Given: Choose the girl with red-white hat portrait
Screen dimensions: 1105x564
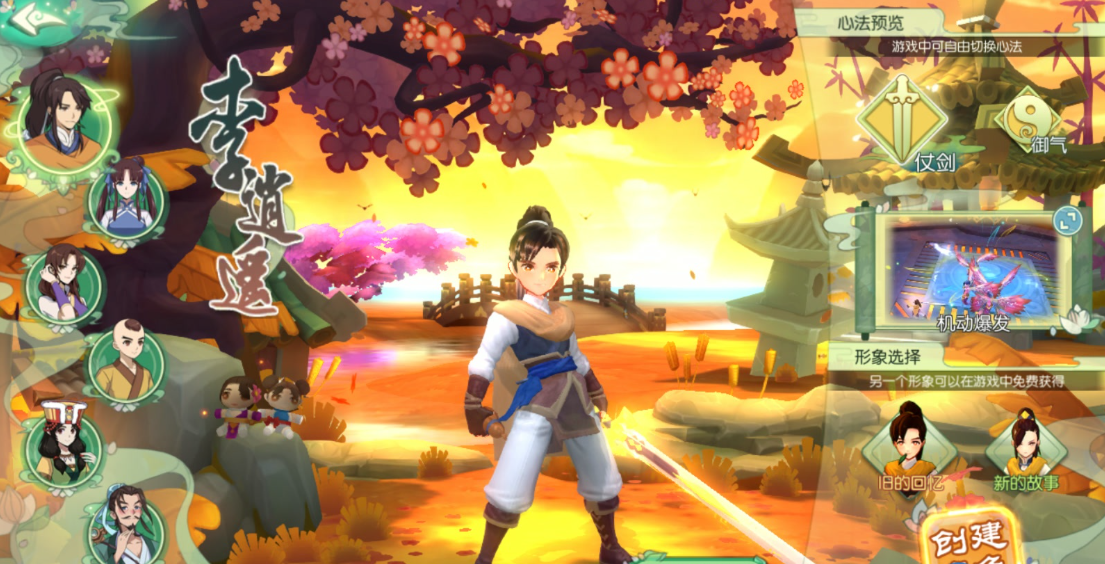Looking at the screenshot, I should coord(62,447).
